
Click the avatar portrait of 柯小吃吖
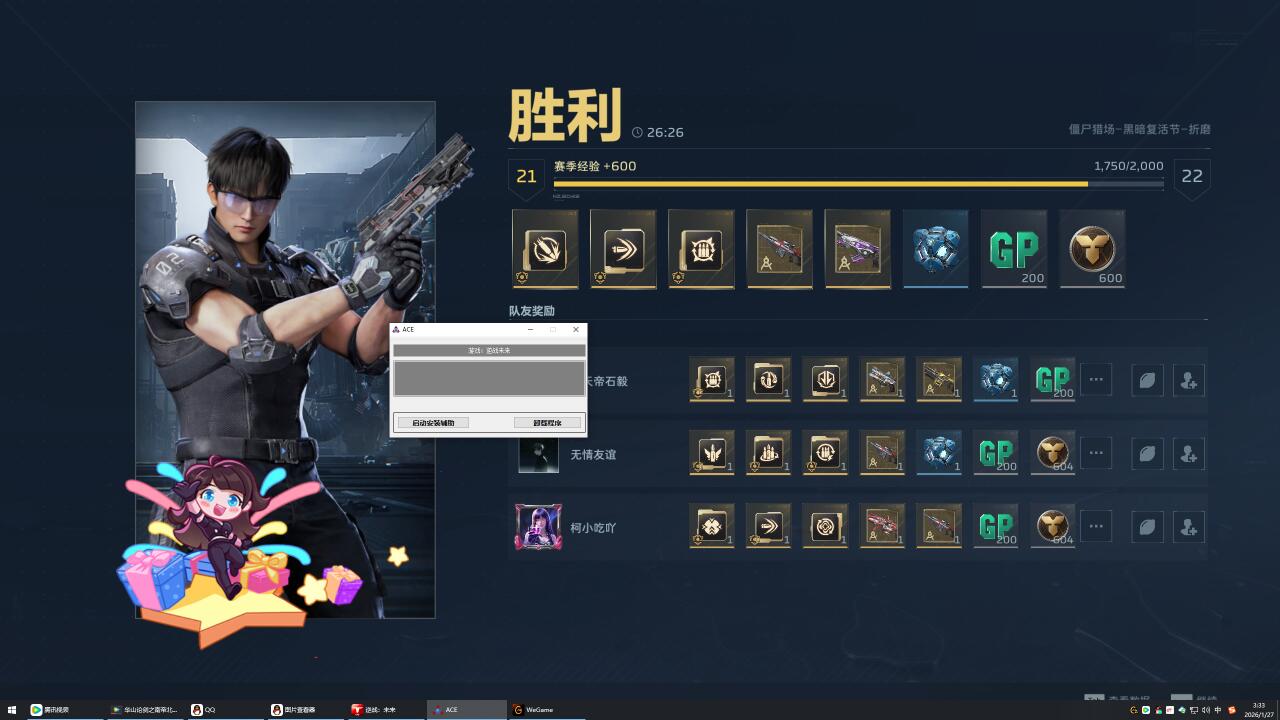[x=538, y=526]
